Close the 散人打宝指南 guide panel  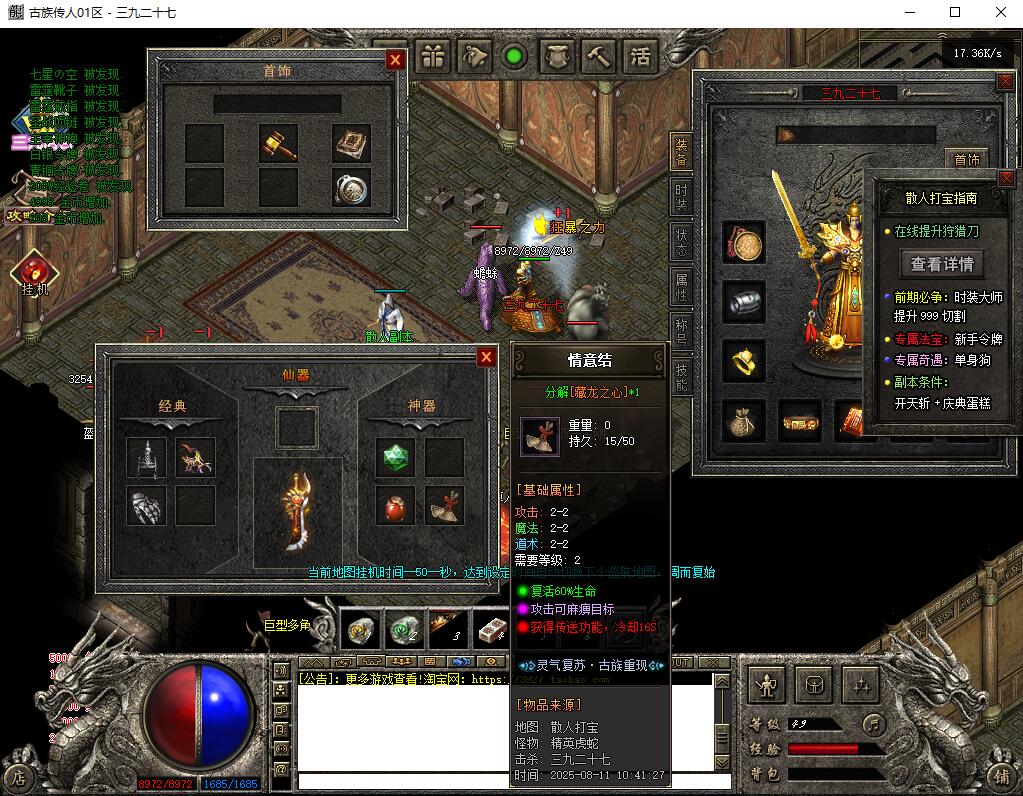(x=1005, y=179)
